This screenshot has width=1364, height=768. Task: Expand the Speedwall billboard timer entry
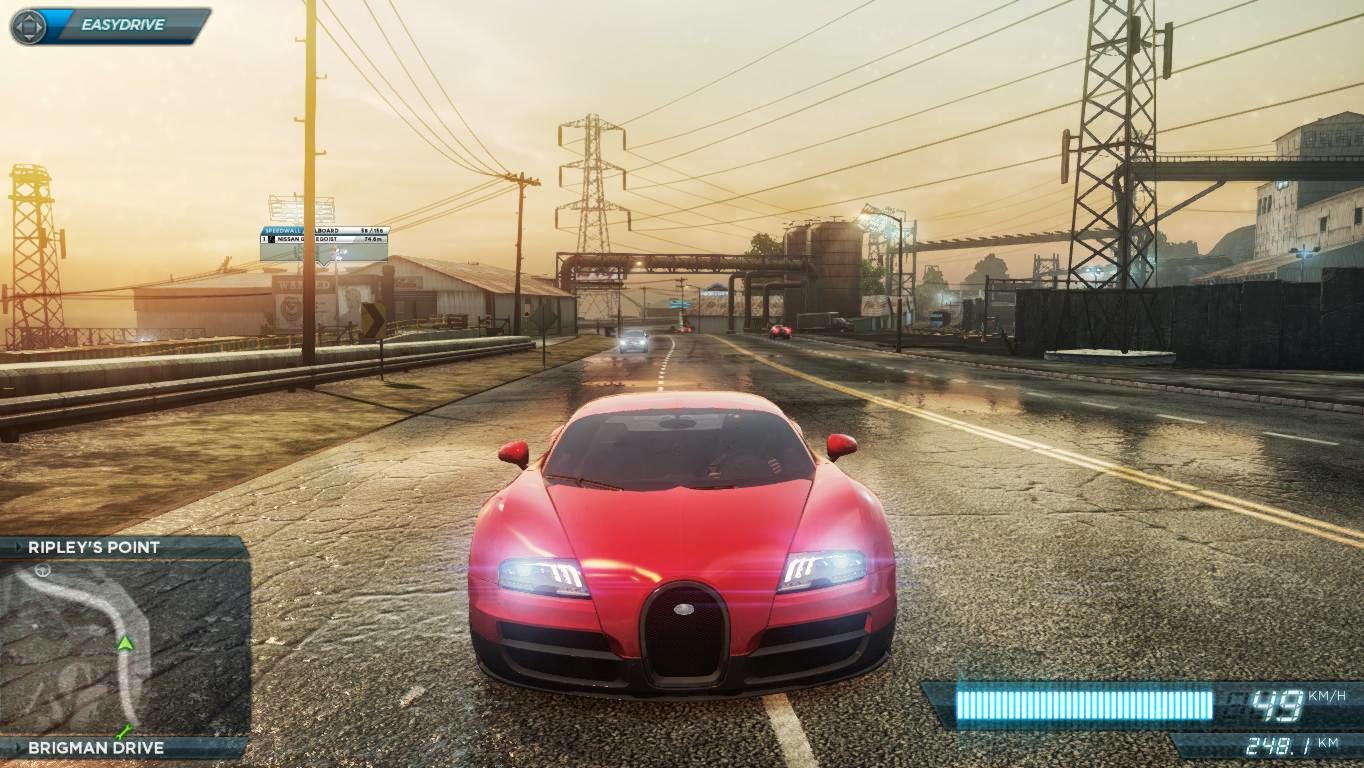pos(370,230)
